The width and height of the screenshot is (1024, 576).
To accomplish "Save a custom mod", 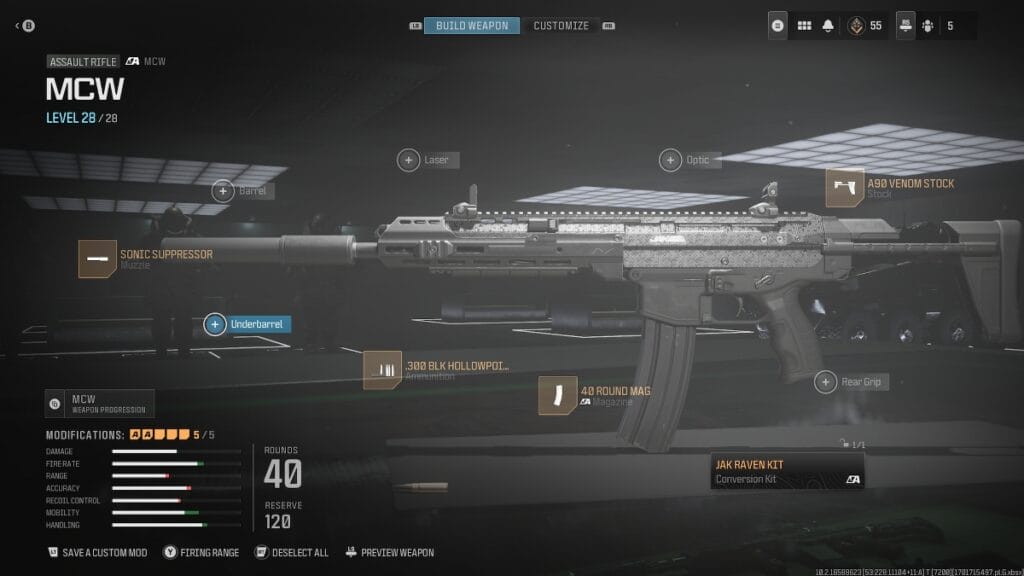I will point(98,552).
